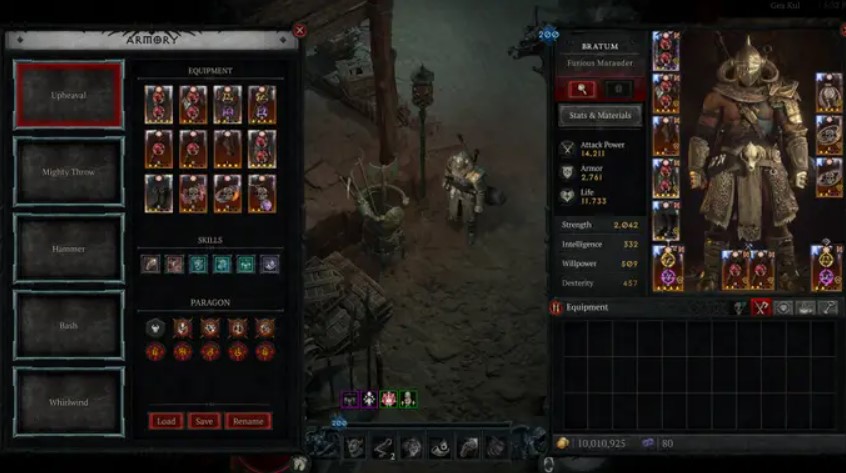The image size is (846, 473).
Task: Choose the Mighty Throw loadout
Action: click(68, 171)
